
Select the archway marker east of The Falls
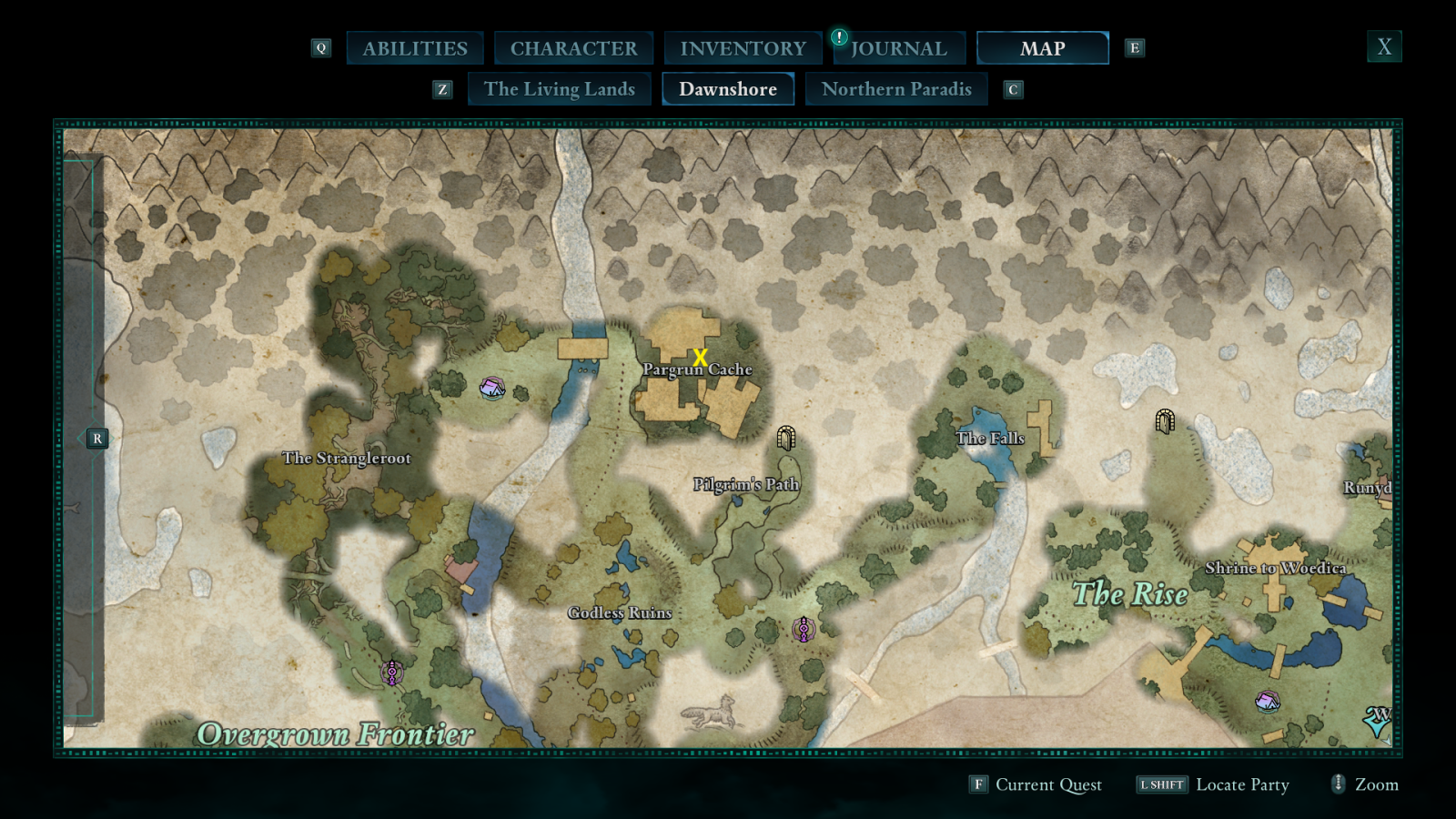1165,420
